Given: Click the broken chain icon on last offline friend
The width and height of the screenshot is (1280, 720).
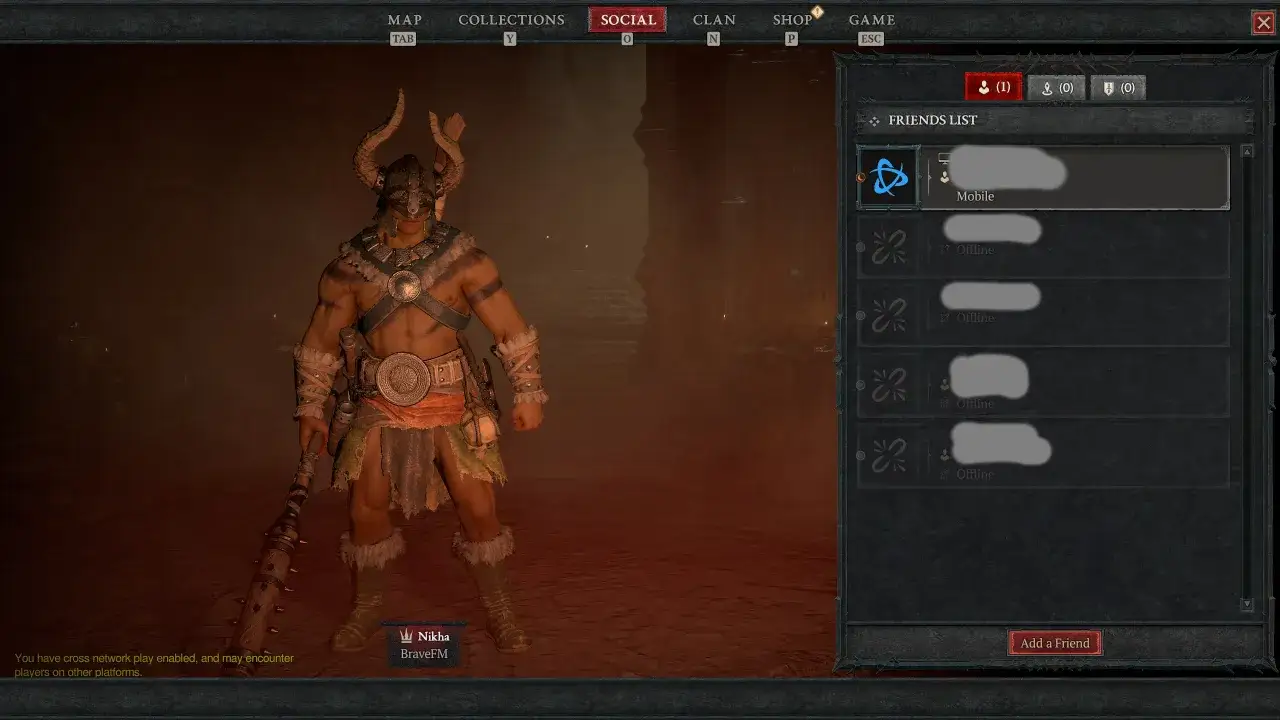Looking at the screenshot, I should point(888,455).
